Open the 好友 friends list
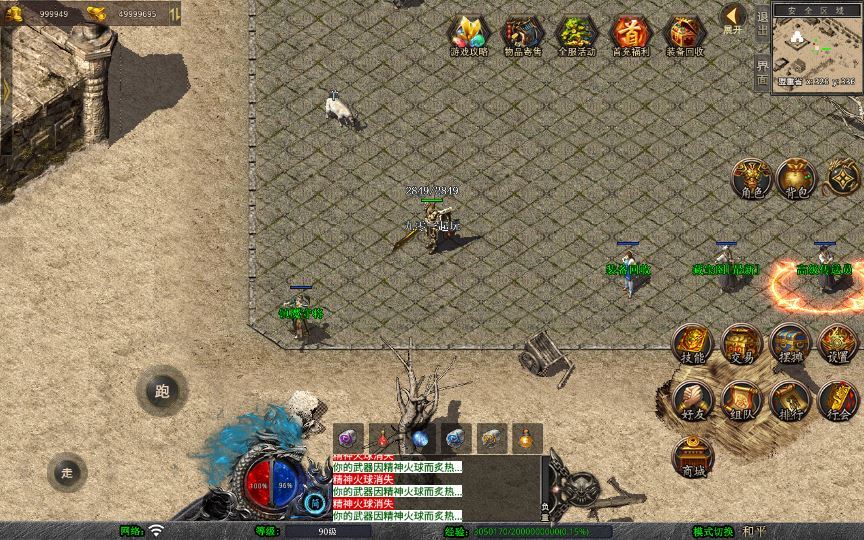 (692, 400)
